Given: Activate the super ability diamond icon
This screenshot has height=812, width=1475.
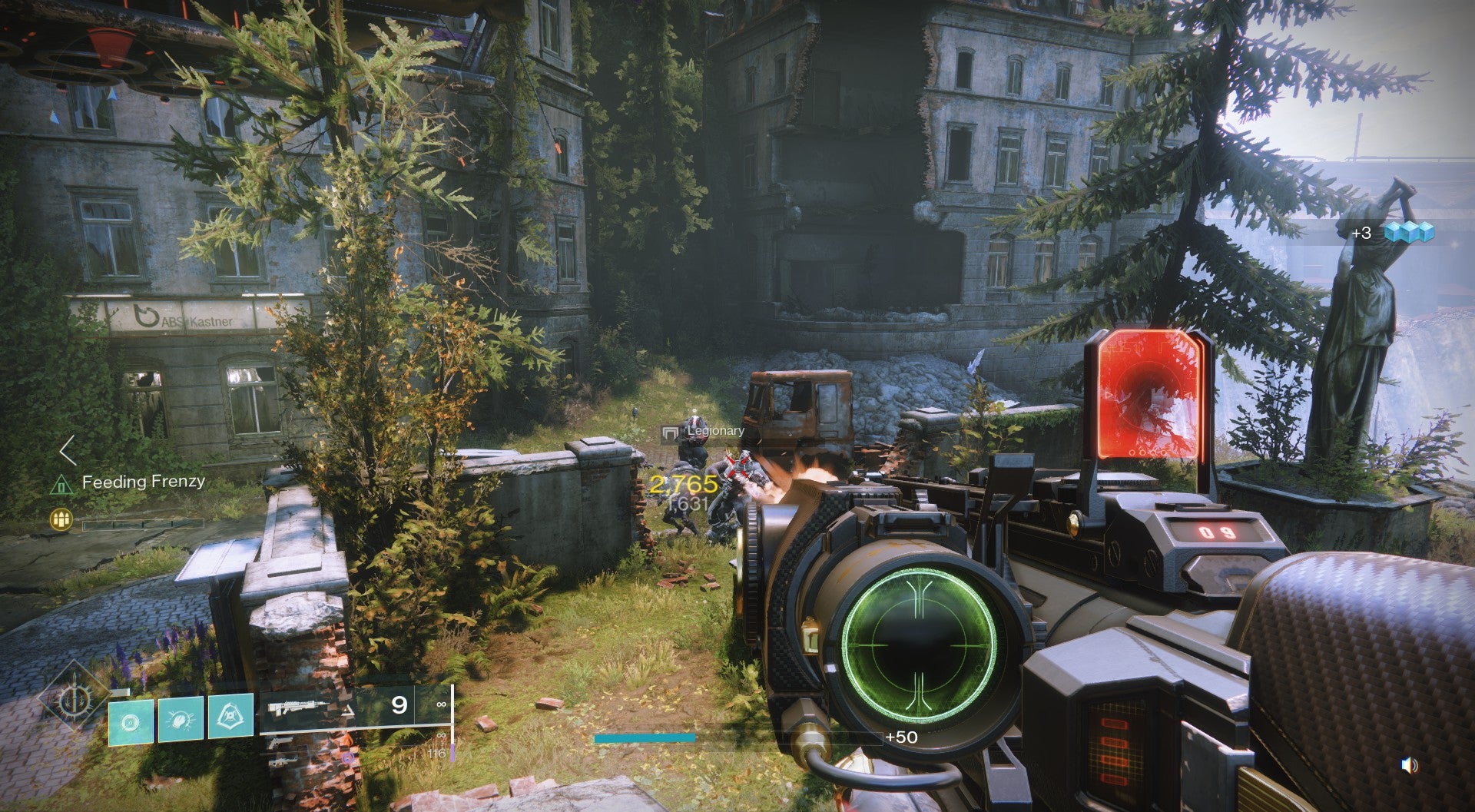Looking at the screenshot, I should point(75,699).
